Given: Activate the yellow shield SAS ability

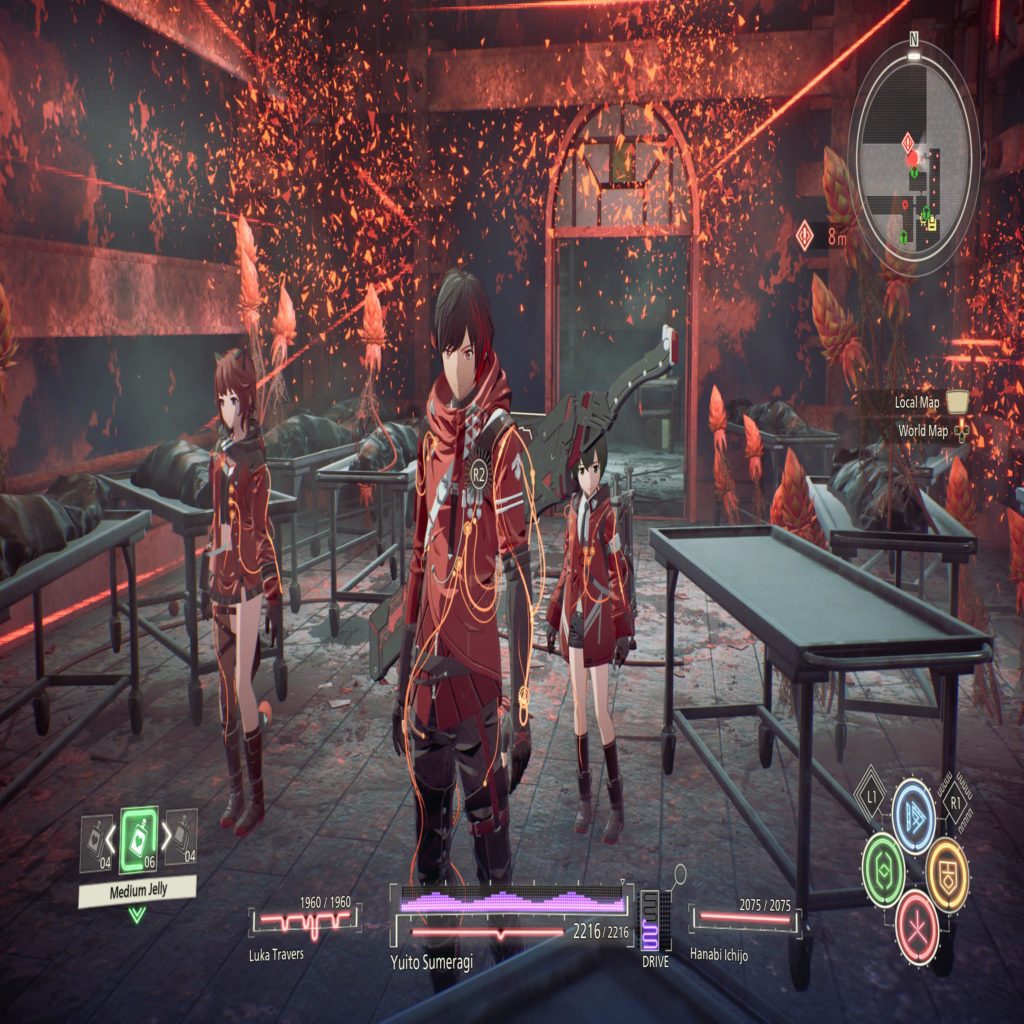Looking at the screenshot, I should [x=947, y=862].
